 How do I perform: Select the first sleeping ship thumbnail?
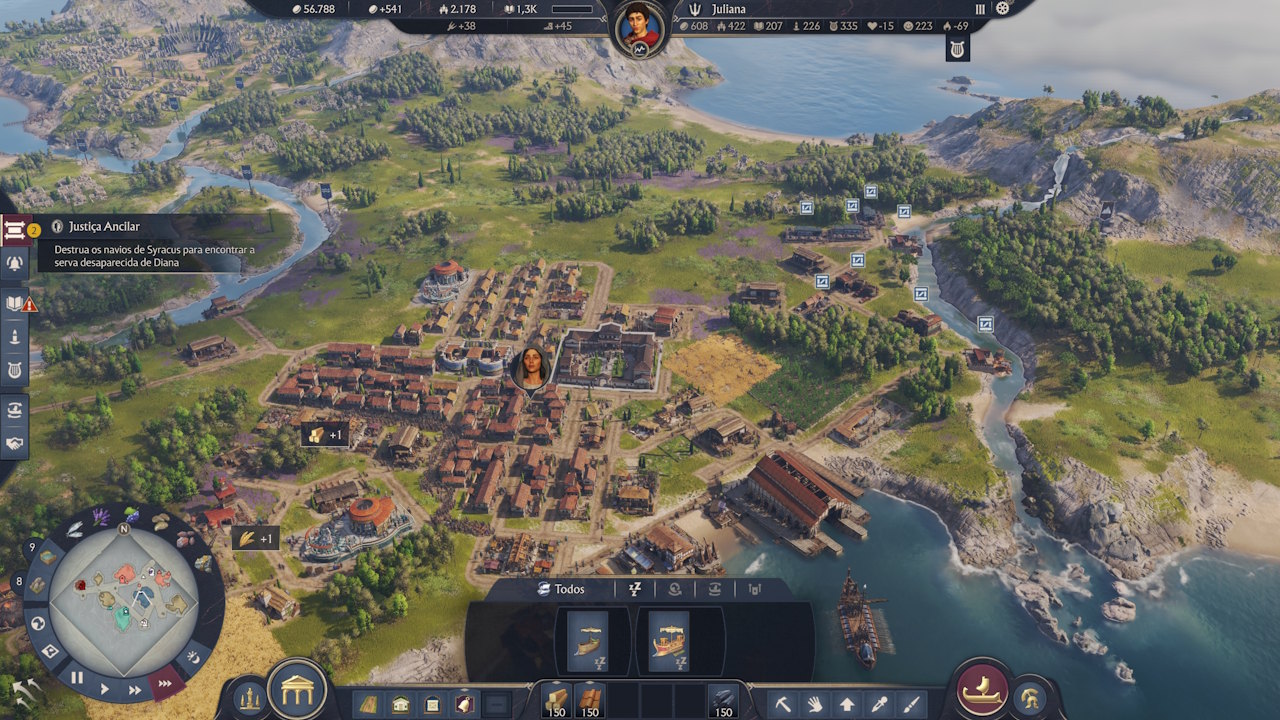(x=587, y=642)
